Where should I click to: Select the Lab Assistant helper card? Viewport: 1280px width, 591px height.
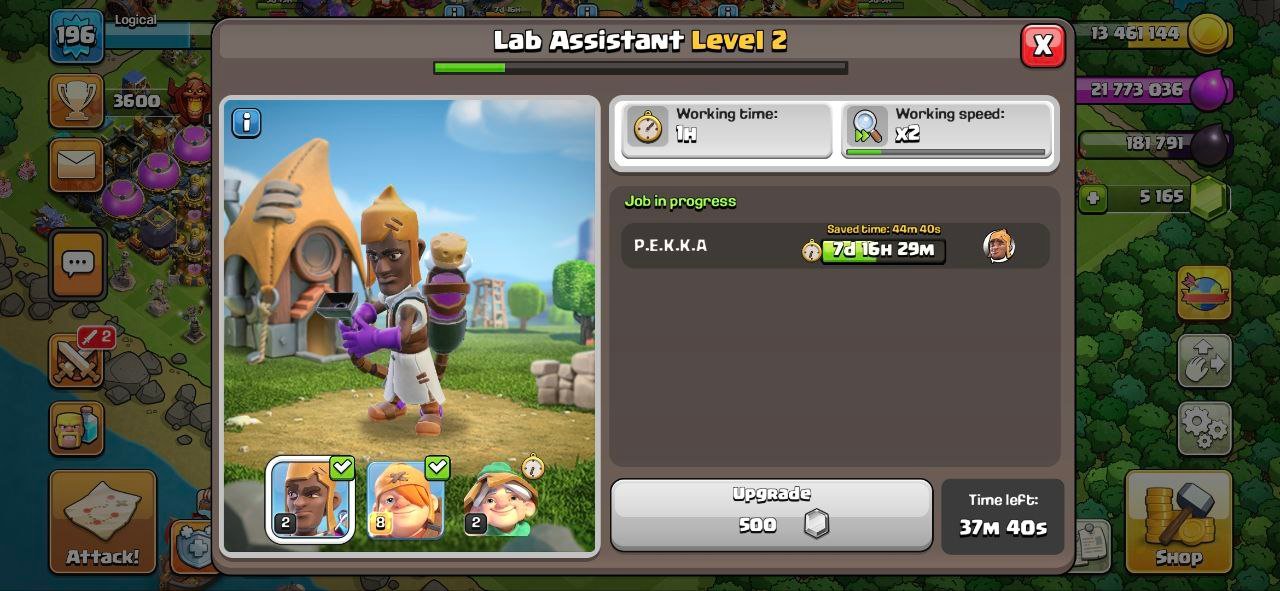tap(309, 500)
